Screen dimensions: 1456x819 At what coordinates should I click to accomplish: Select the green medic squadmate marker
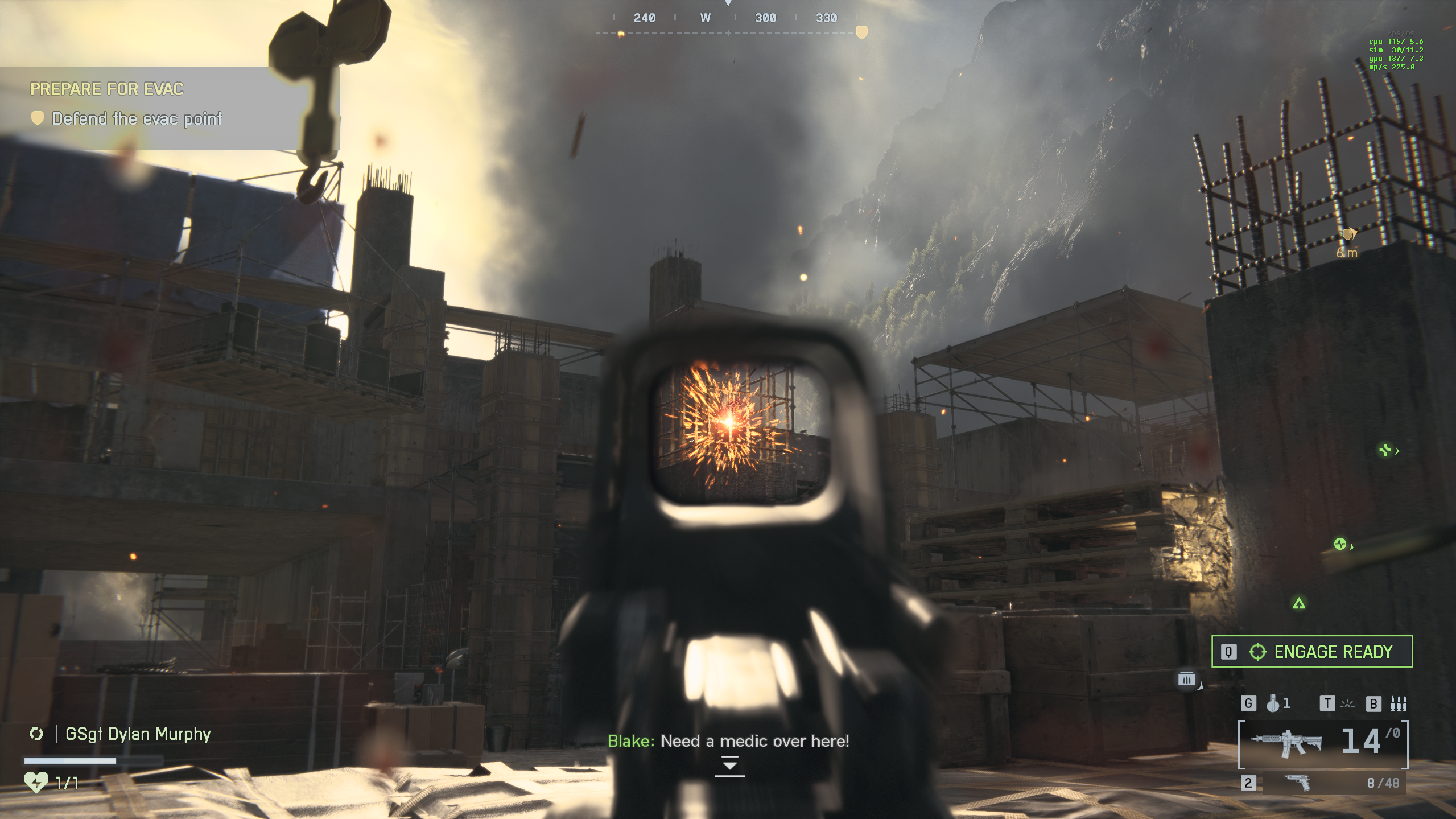click(1340, 544)
